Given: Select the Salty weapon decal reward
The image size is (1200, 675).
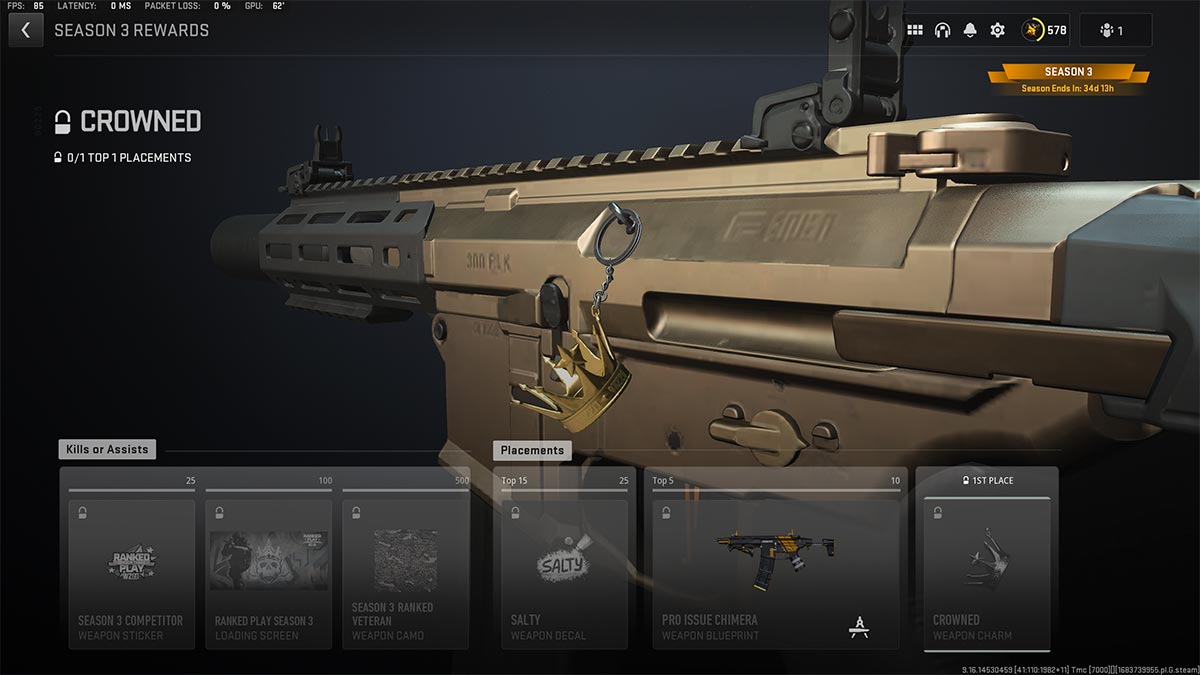Looking at the screenshot, I should (564, 573).
